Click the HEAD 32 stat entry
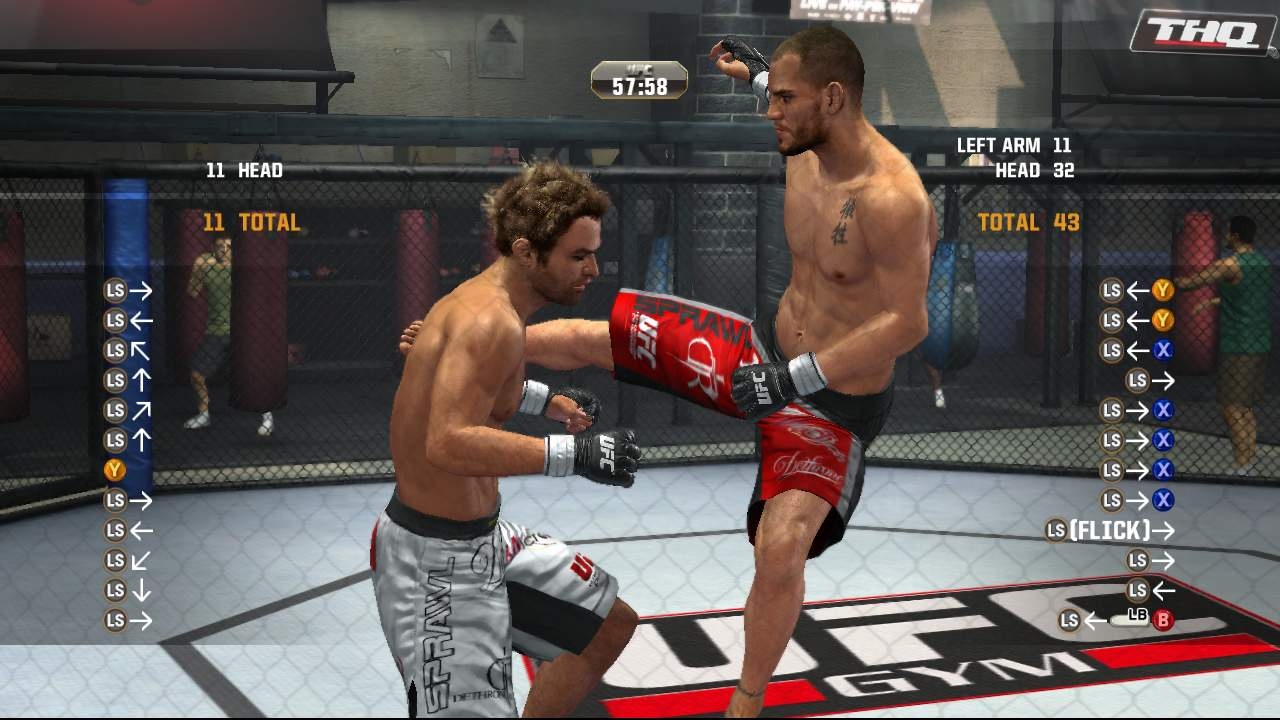This screenshot has width=1280, height=720. coord(1034,171)
